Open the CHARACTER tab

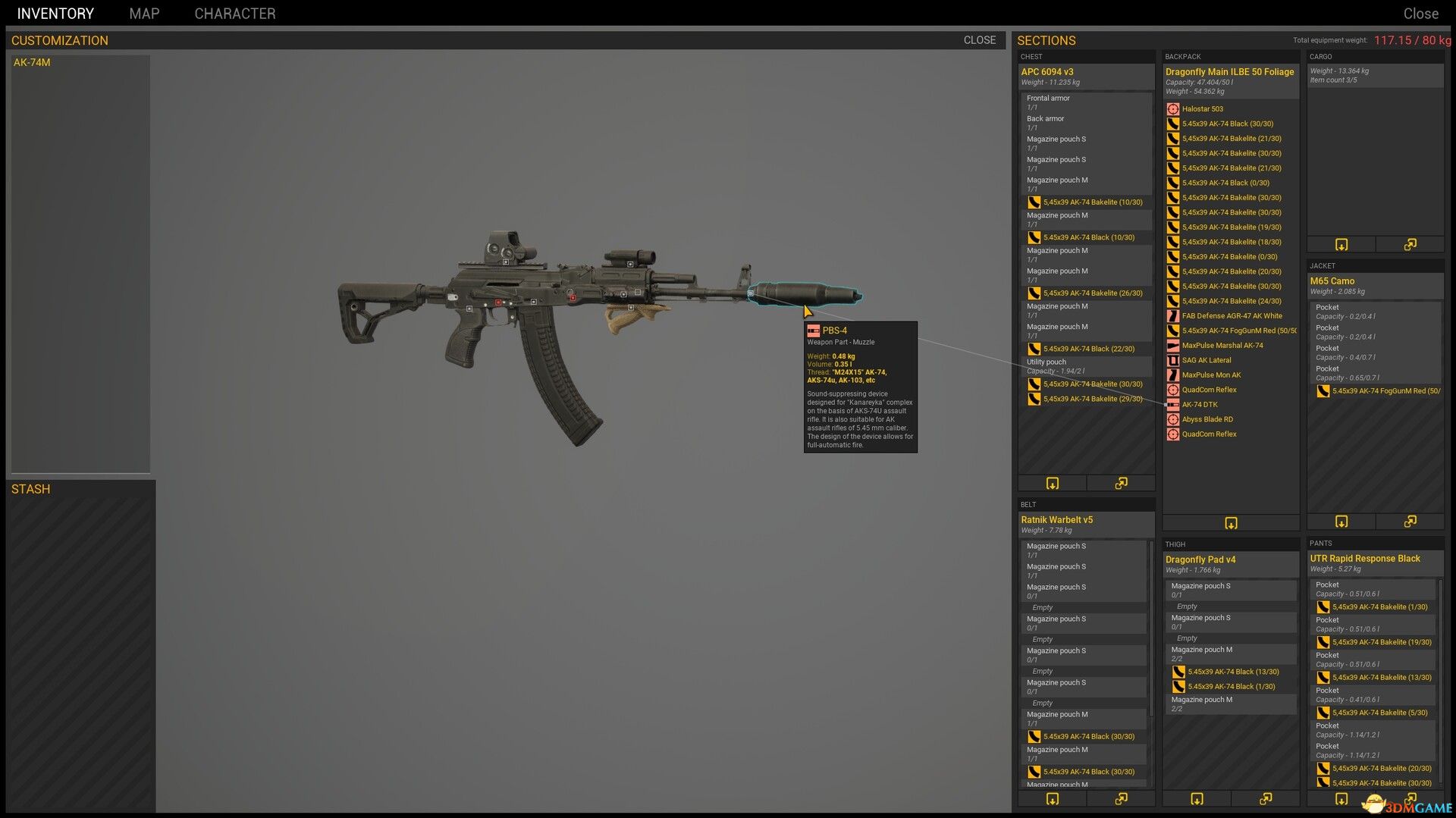coord(235,14)
